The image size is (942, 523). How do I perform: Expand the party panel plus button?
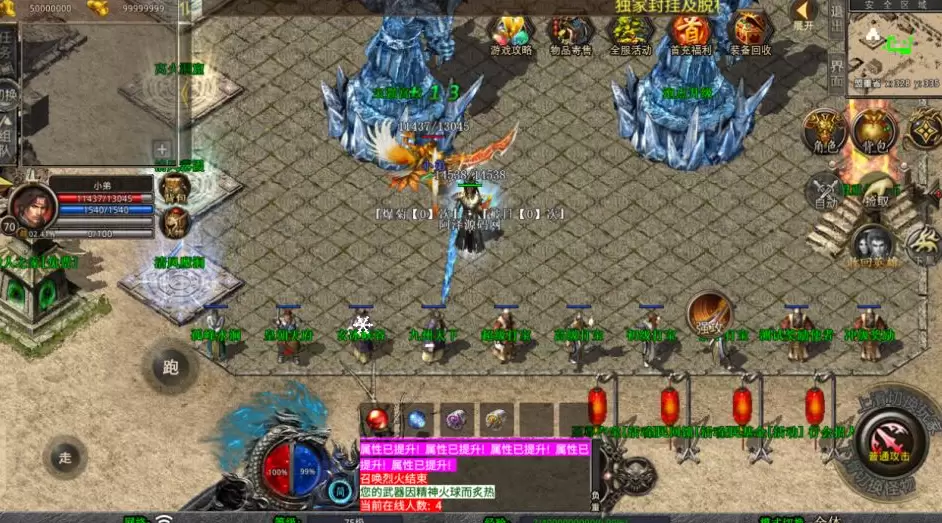pyautogui.click(x=162, y=150)
